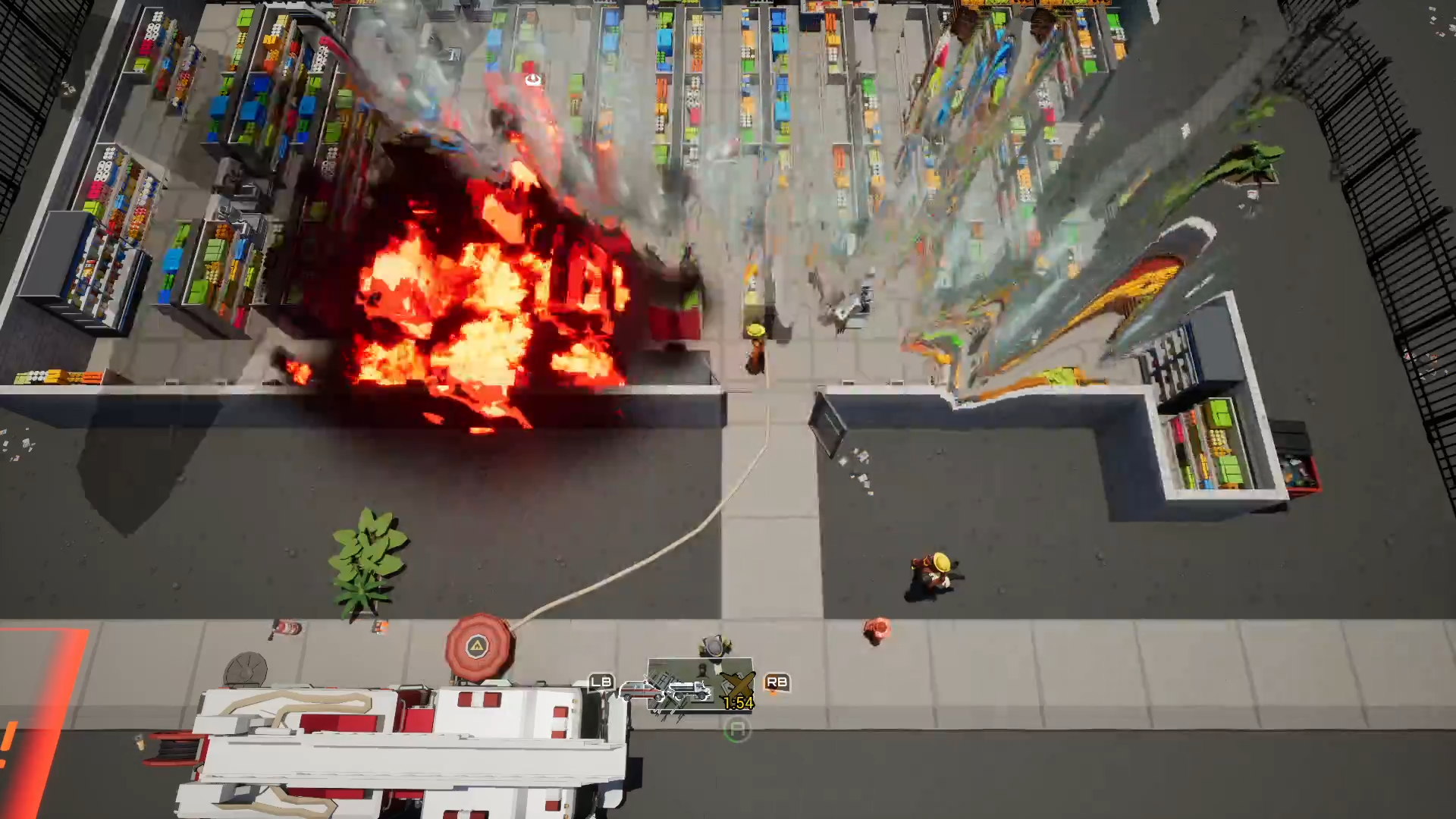The height and width of the screenshot is (819, 1456).
Task: Click the blazing fire inside the store
Action: (x=470, y=303)
